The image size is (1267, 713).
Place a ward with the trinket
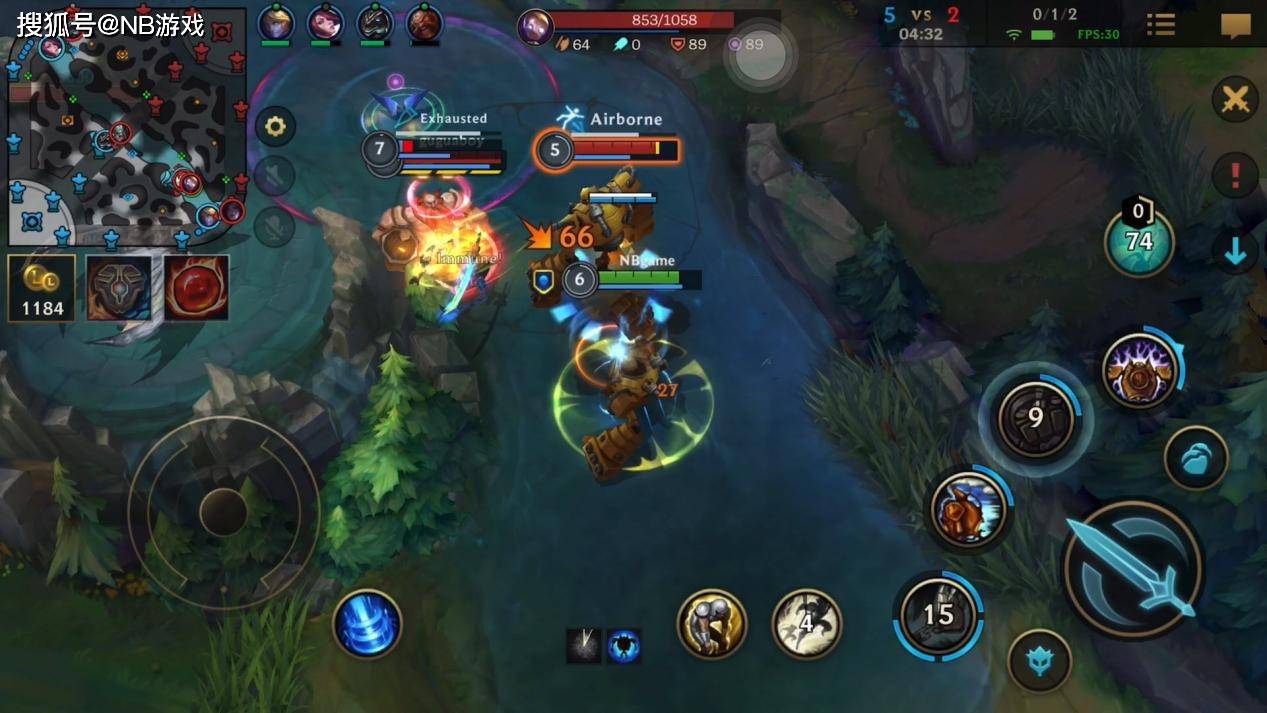pos(1139,241)
